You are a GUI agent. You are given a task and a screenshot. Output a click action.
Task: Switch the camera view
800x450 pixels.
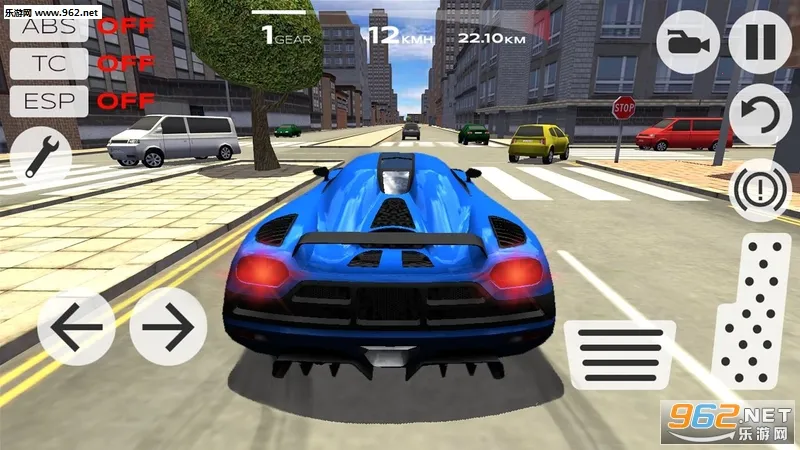(688, 43)
